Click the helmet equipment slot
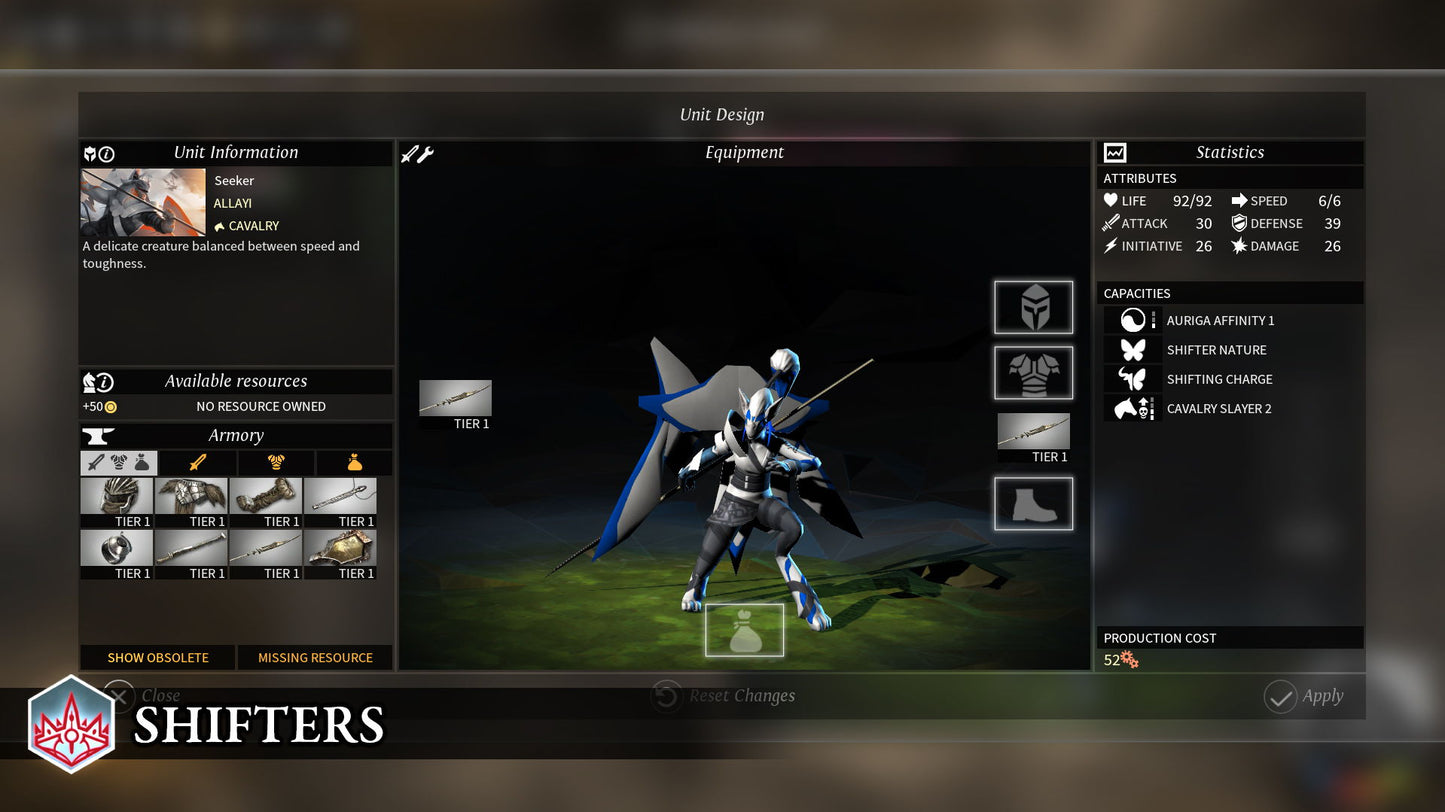The height and width of the screenshot is (812, 1445). click(1033, 307)
